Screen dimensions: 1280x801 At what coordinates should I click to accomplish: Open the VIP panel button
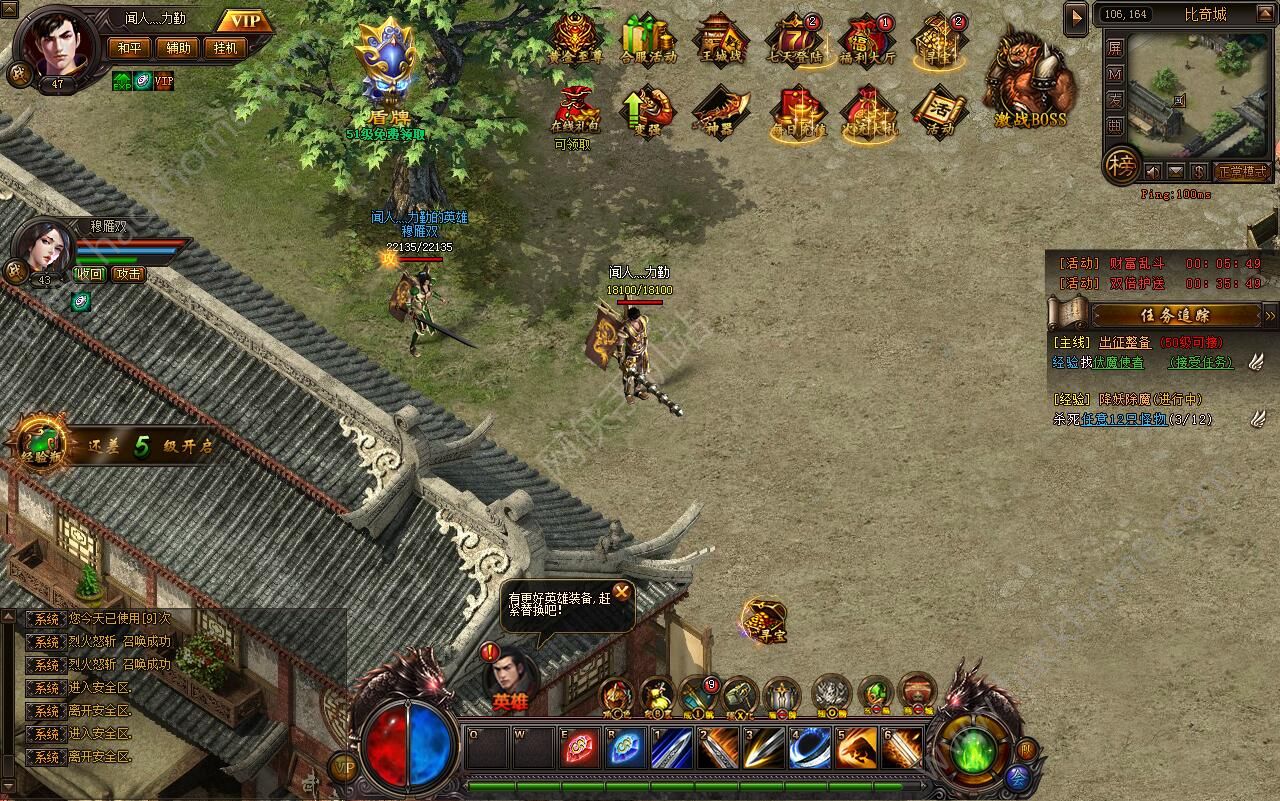(x=244, y=21)
